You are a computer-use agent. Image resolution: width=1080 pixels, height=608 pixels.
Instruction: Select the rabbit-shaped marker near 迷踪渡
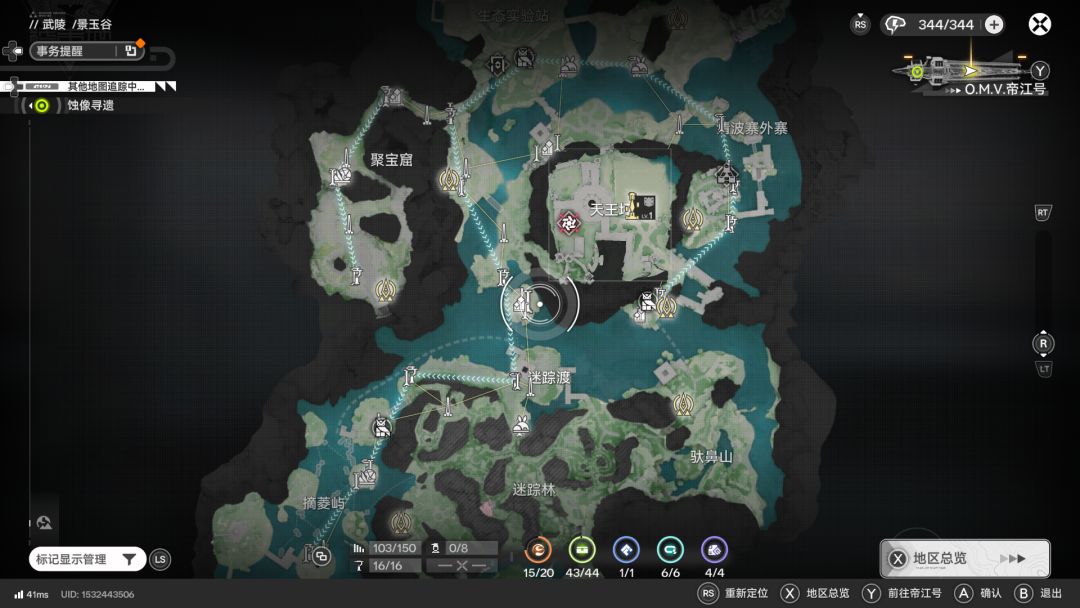521,427
